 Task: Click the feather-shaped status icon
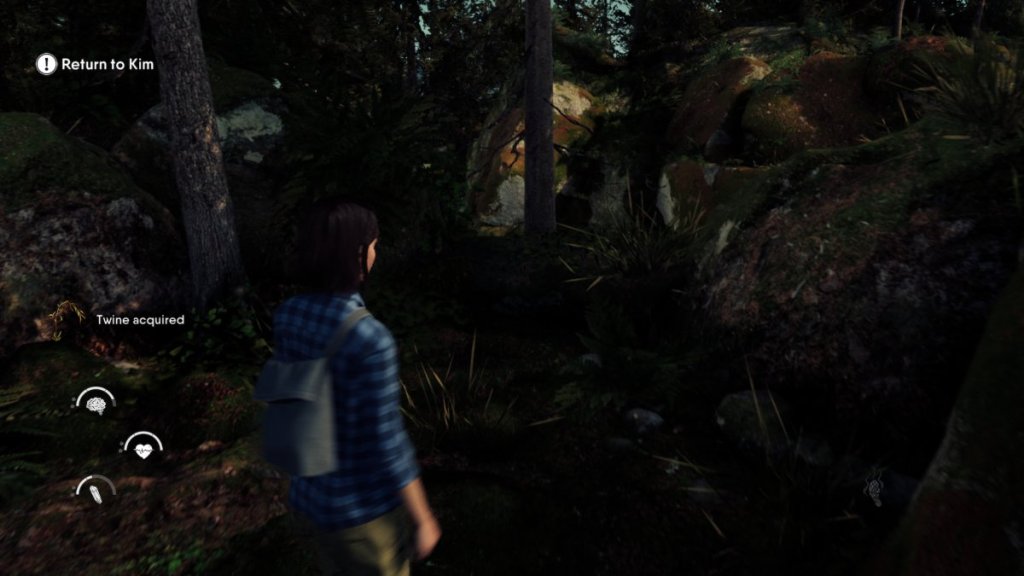click(x=96, y=493)
